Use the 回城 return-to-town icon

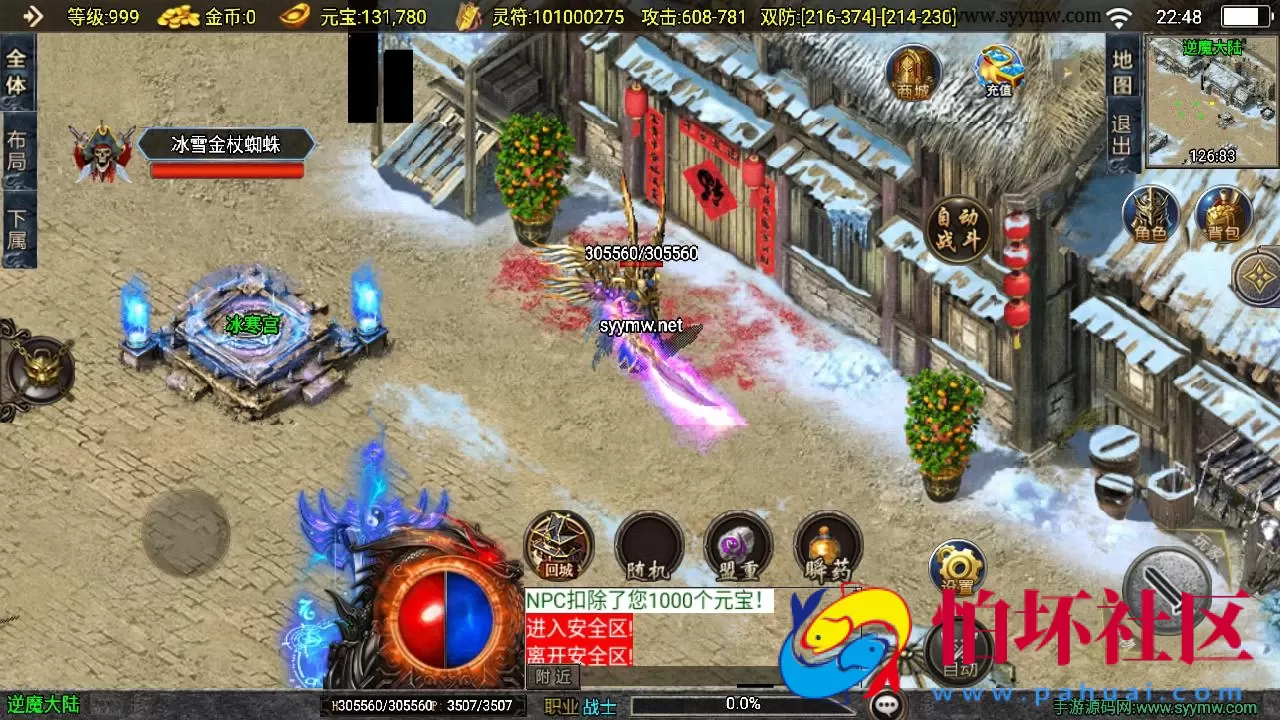click(557, 548)
